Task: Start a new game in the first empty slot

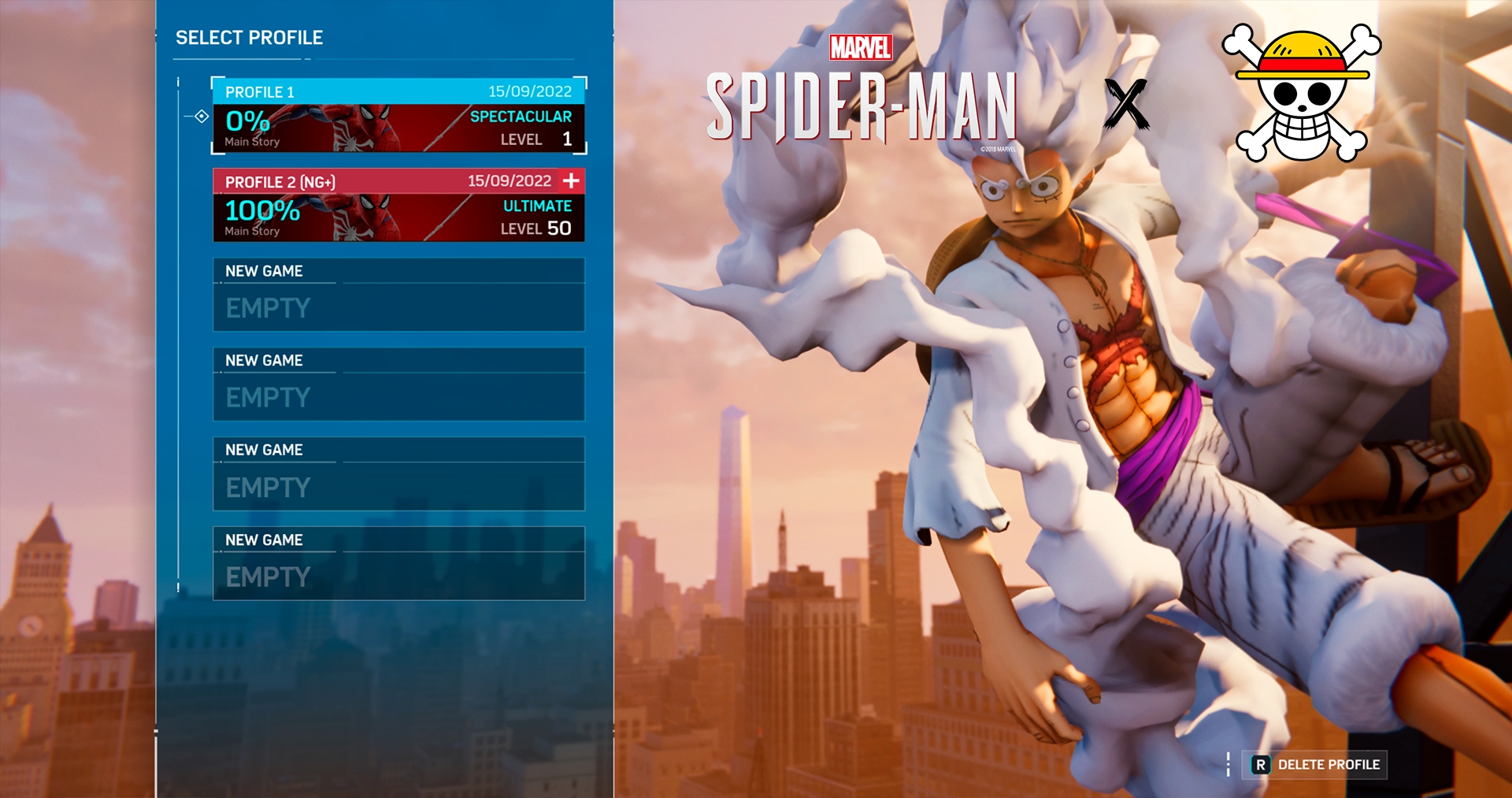Action: [x=398, y=295]
